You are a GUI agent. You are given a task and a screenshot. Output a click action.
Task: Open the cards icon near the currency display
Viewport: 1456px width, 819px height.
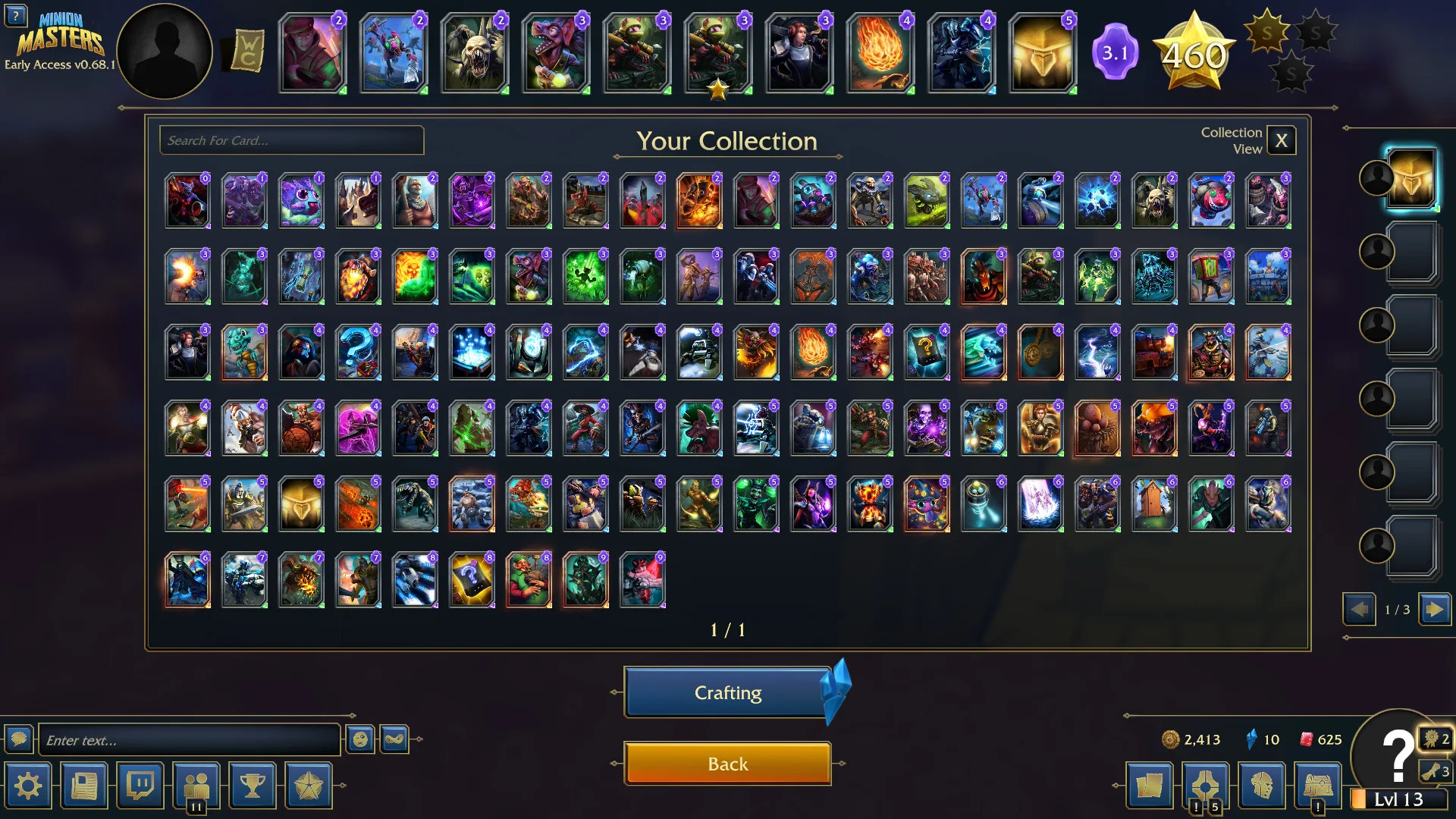pos(1150,786)
